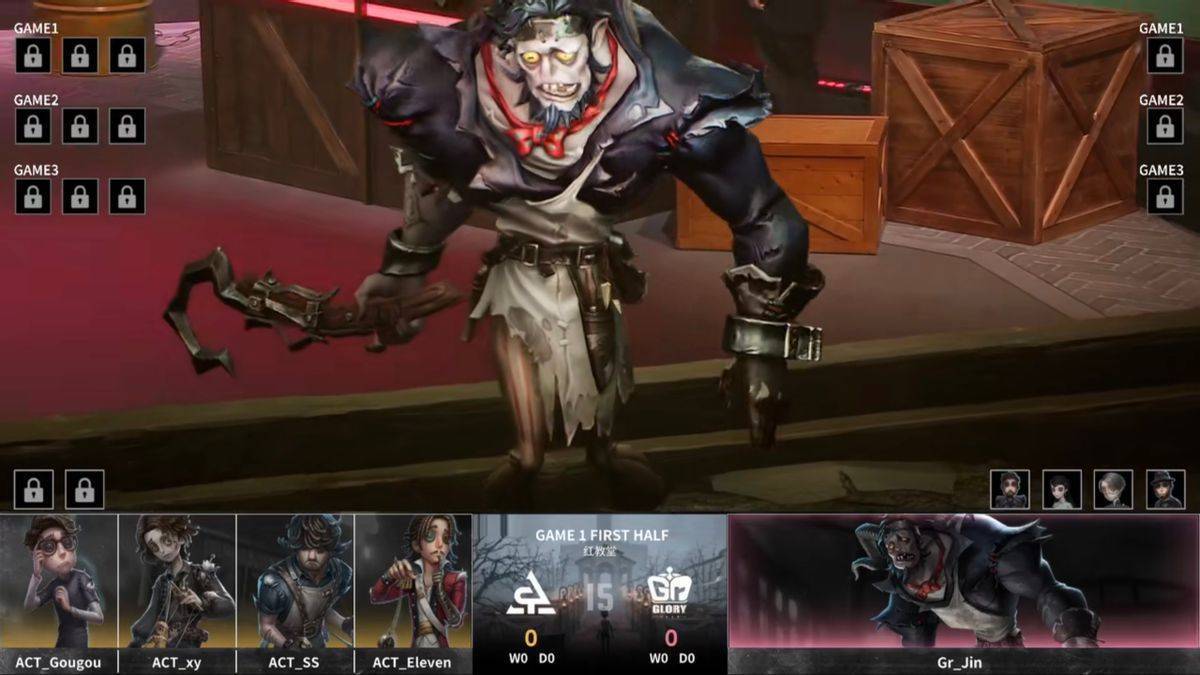The height and width of the screenshot is (675, 1200).
Task: Choose the gray-haired character portrait
Action: point(1113,489)
